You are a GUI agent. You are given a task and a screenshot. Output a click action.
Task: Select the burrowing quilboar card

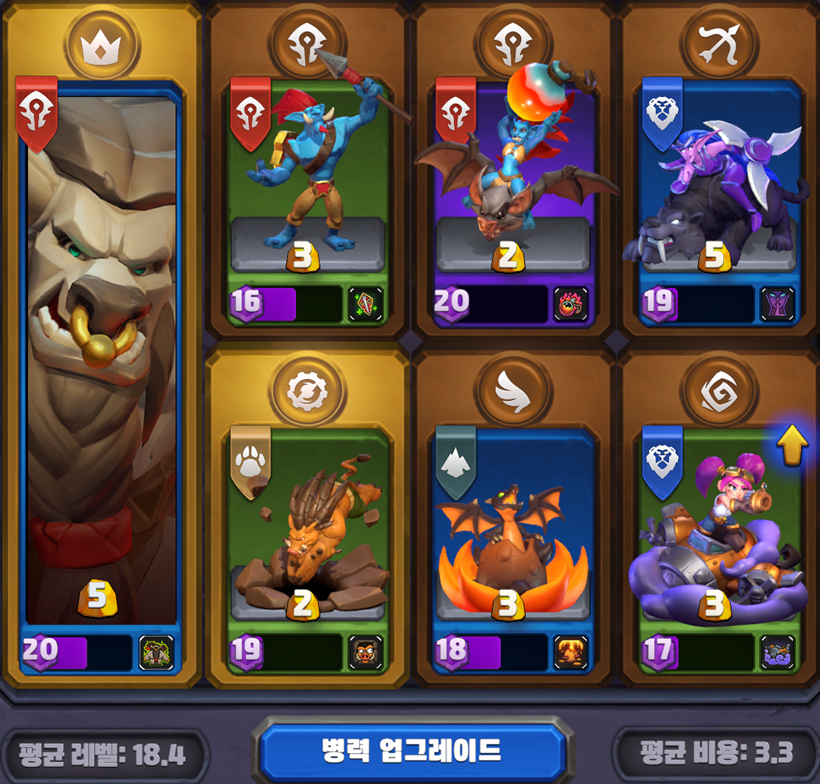tap(308, 530)
